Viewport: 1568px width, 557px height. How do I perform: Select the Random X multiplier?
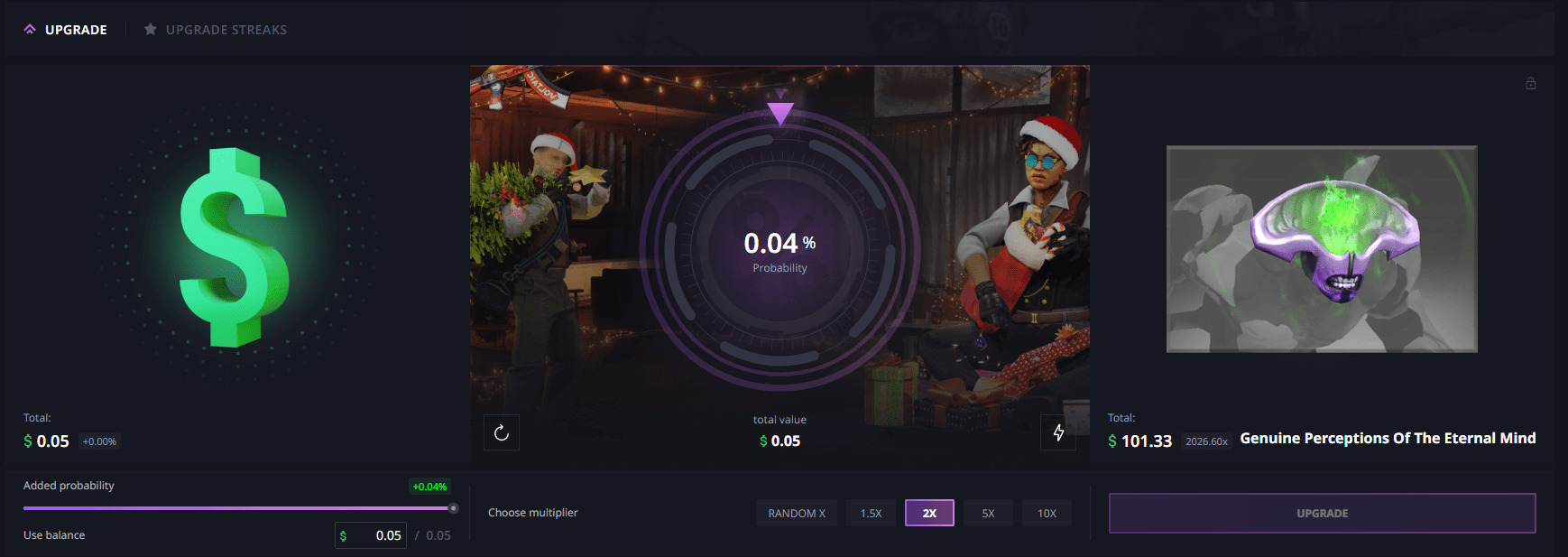797,513
